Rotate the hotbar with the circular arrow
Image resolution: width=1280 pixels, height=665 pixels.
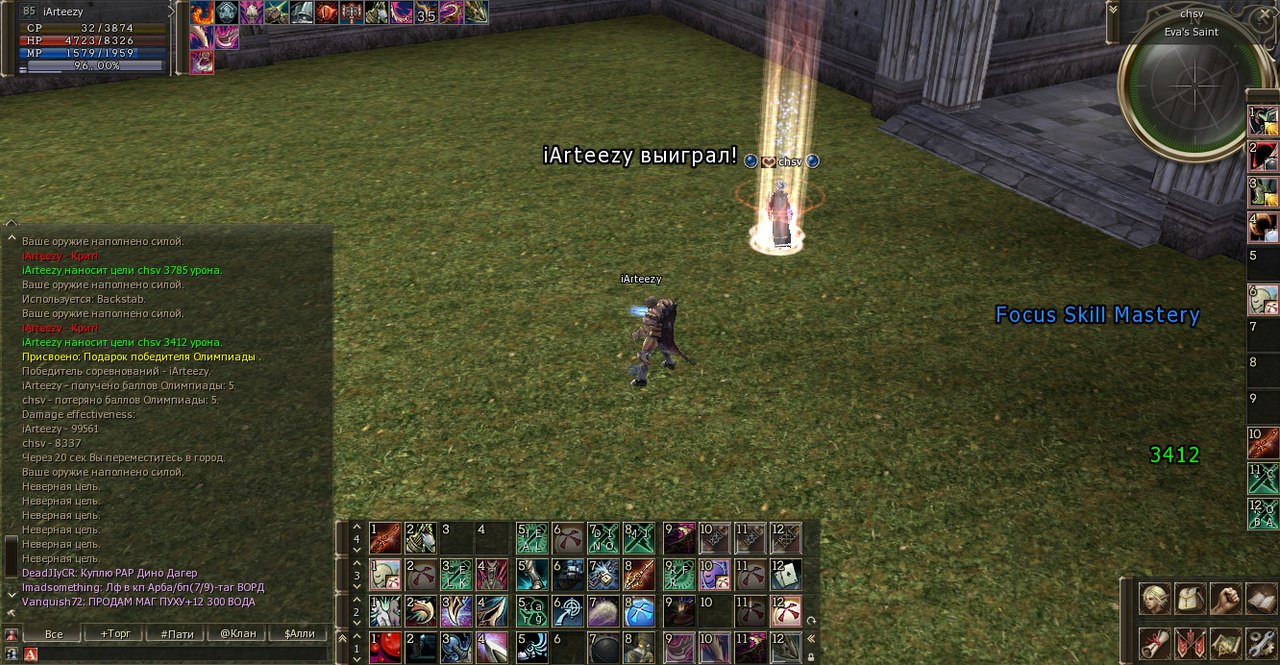click(x=810, y=620)
